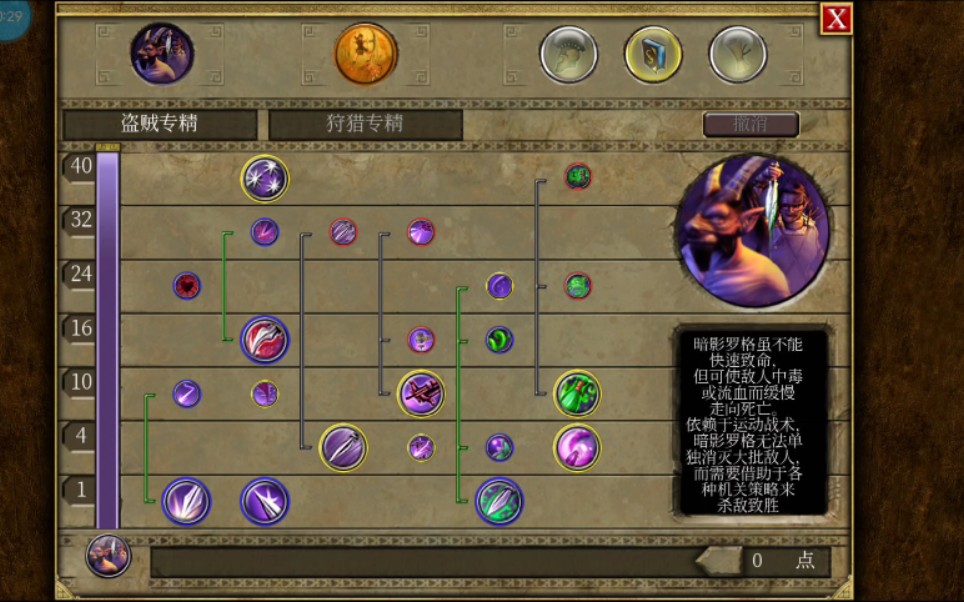
Task: Switch to the 盗贼专精 mastery tab
Action: 160,124
